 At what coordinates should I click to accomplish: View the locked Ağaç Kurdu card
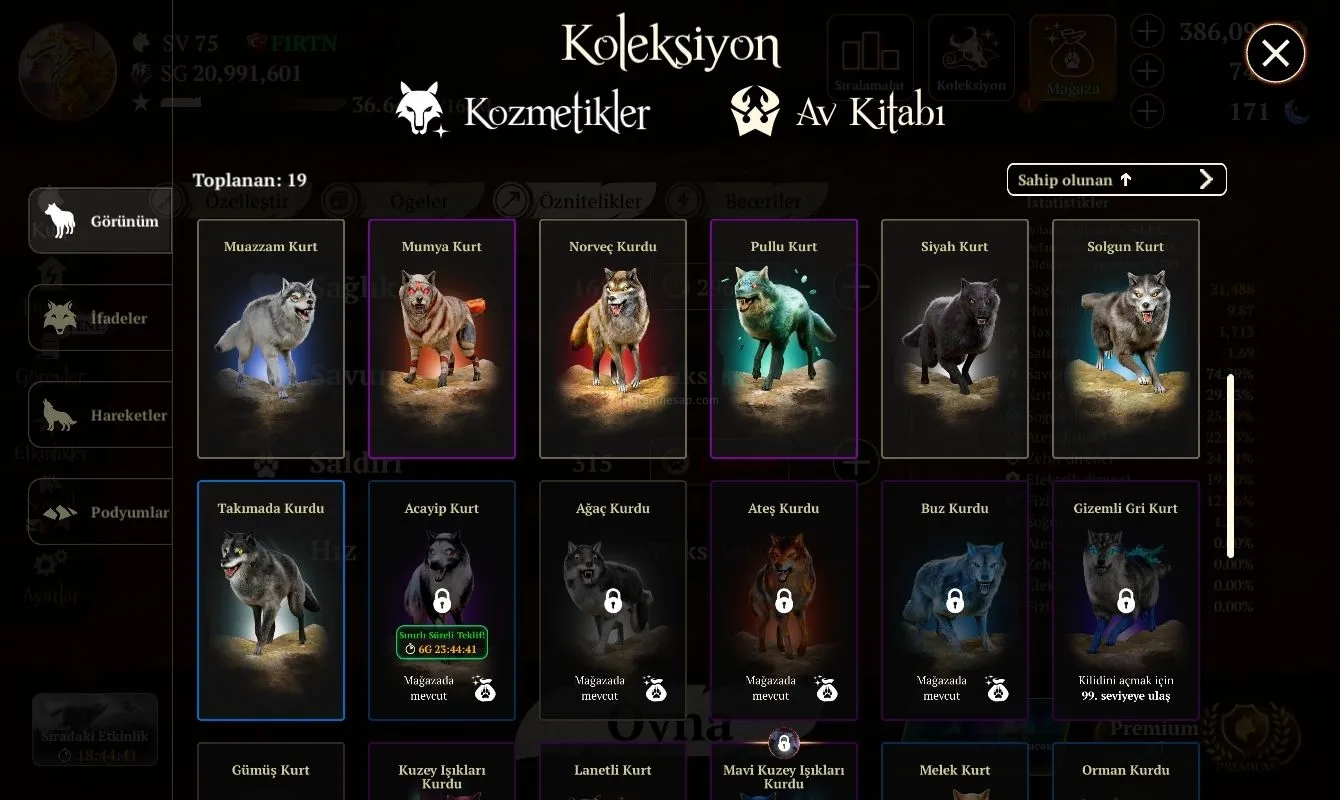click(613, 600)
